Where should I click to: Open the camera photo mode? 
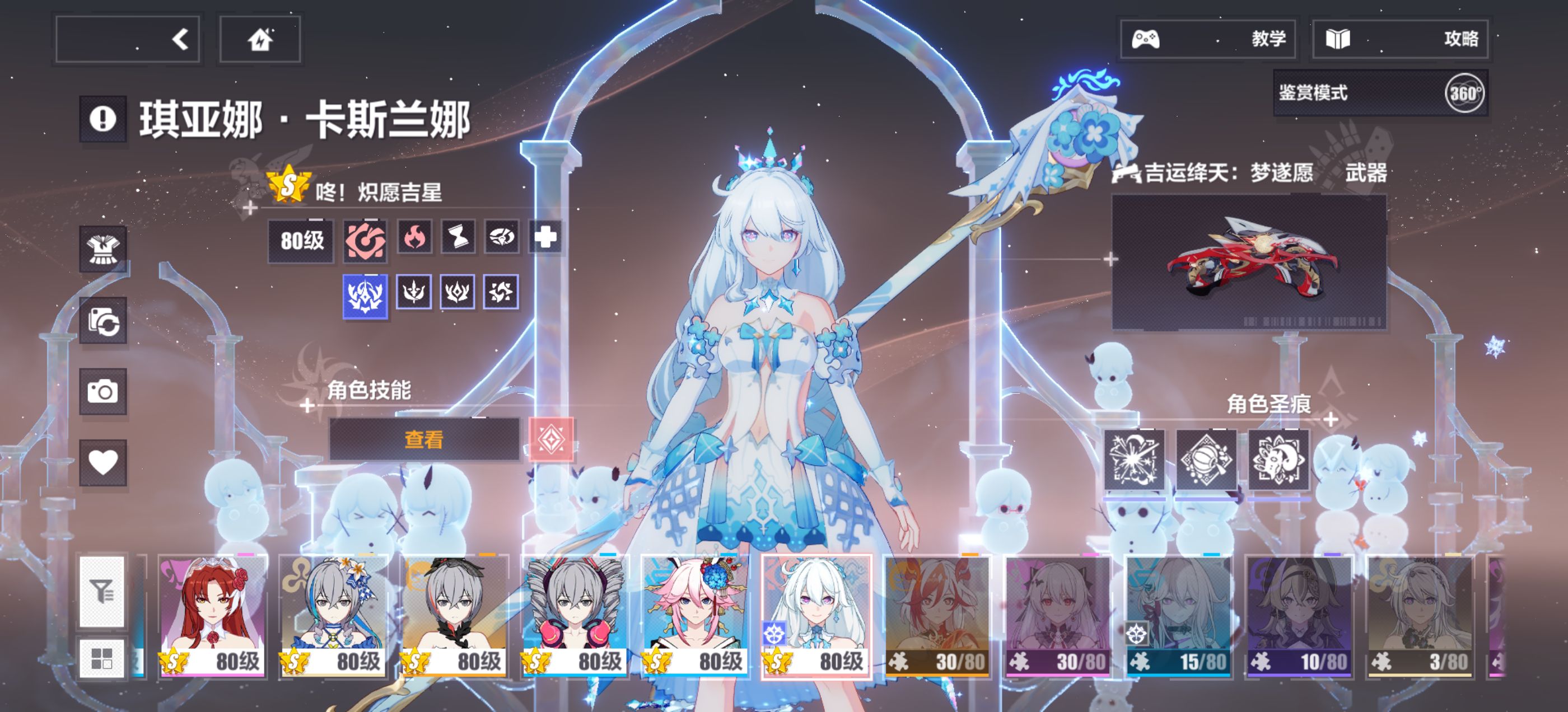[103, 391]
